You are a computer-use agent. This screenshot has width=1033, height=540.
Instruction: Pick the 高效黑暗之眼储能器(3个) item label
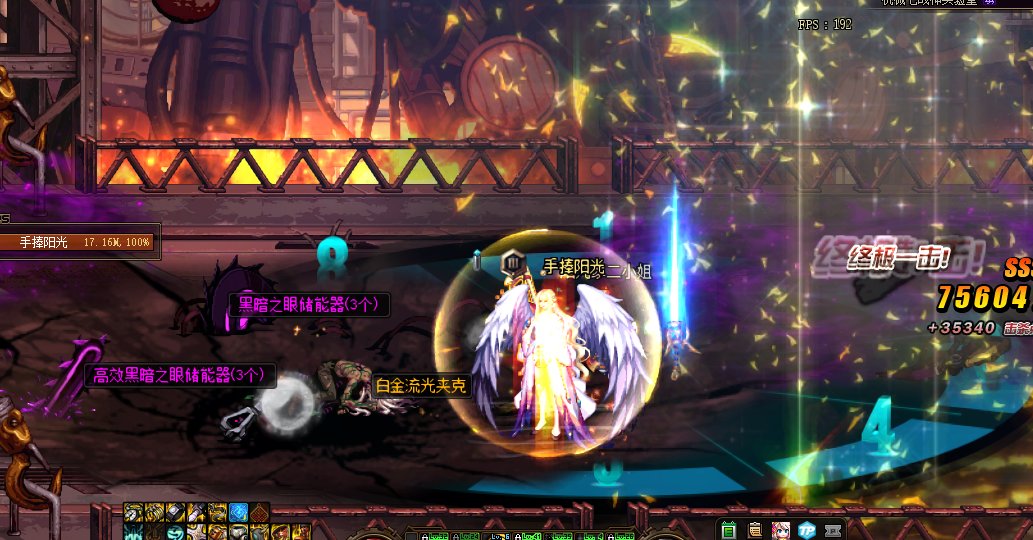click(x=180, y=375)
